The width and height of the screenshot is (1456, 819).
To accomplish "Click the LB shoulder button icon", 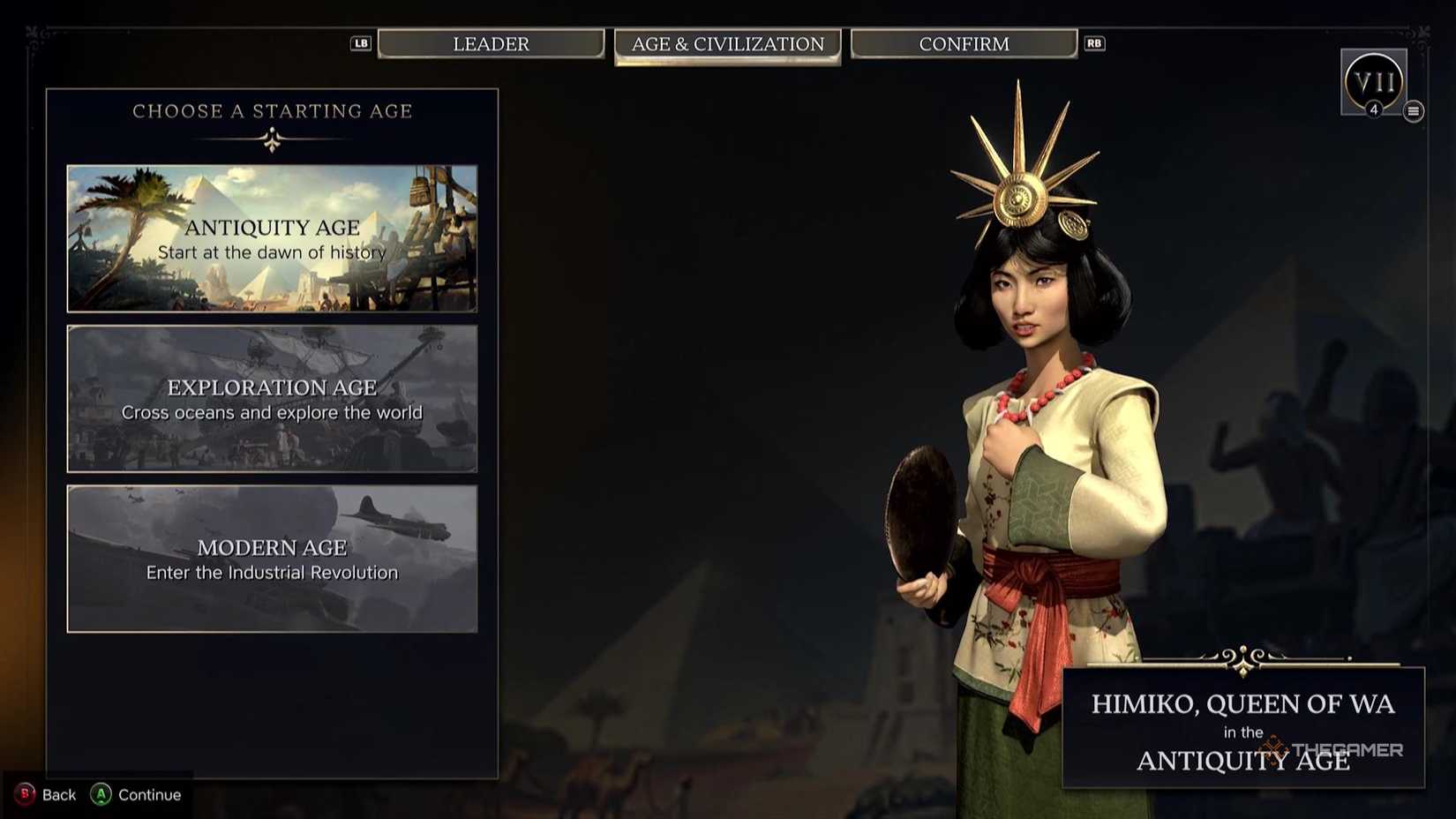I will (x=360, y=43).
